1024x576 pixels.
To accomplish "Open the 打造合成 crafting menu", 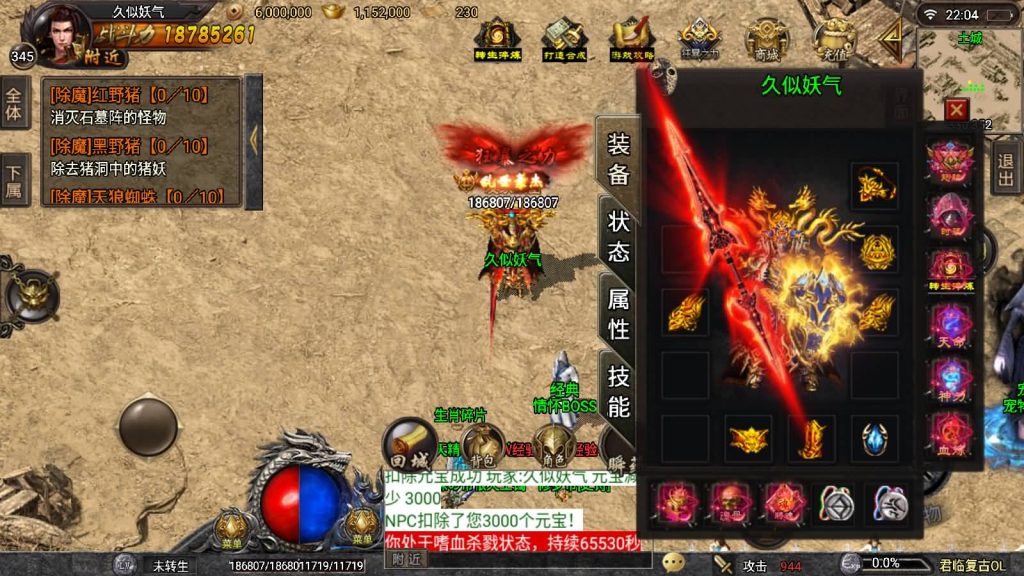I will (x=563, y=40).
